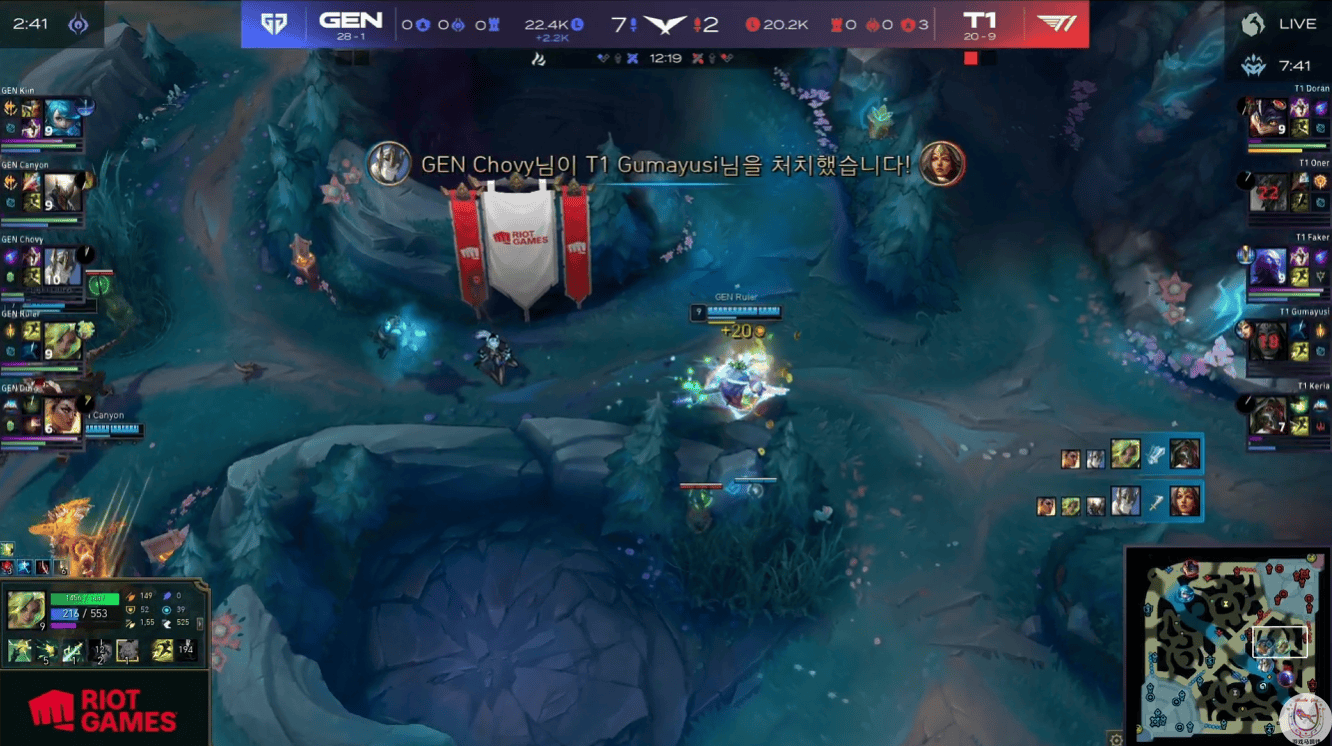Select T1 Oner's greyed-out dead portrait
Image resolution: width=1332 pixels, height=746 pixels.
click(1268, 193)
